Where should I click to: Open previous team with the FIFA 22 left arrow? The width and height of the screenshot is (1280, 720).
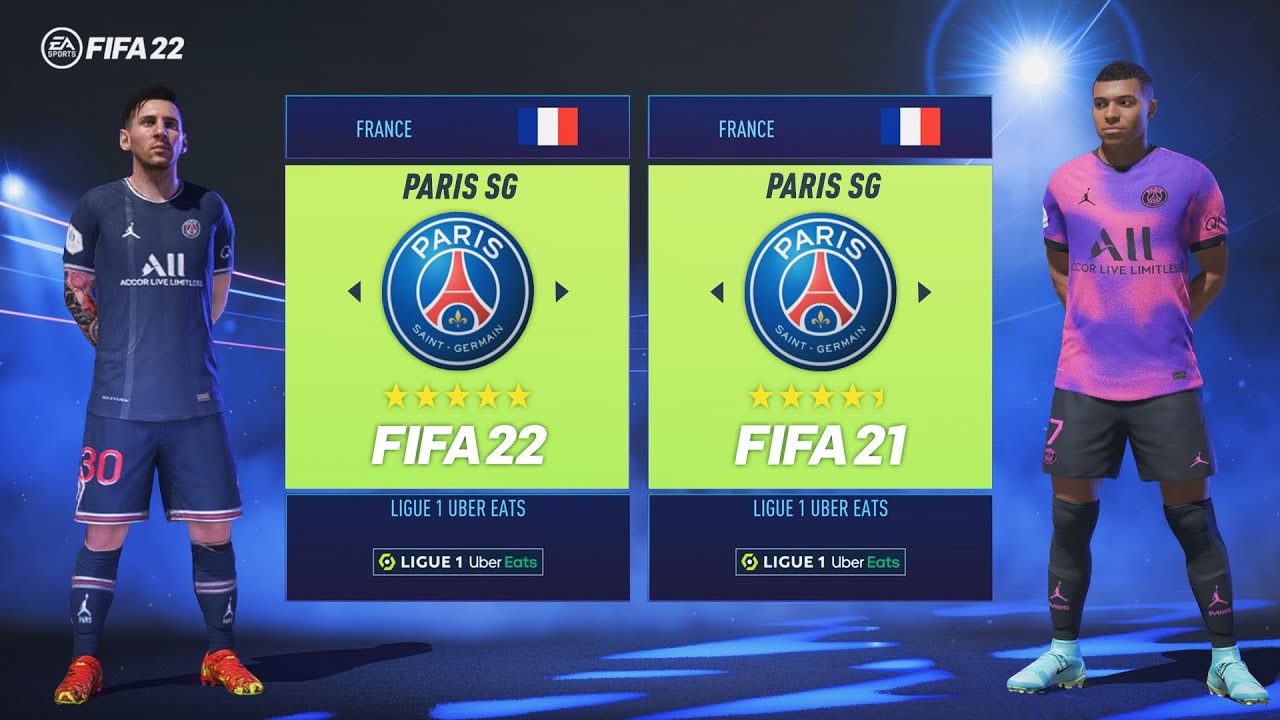point(353,290)
